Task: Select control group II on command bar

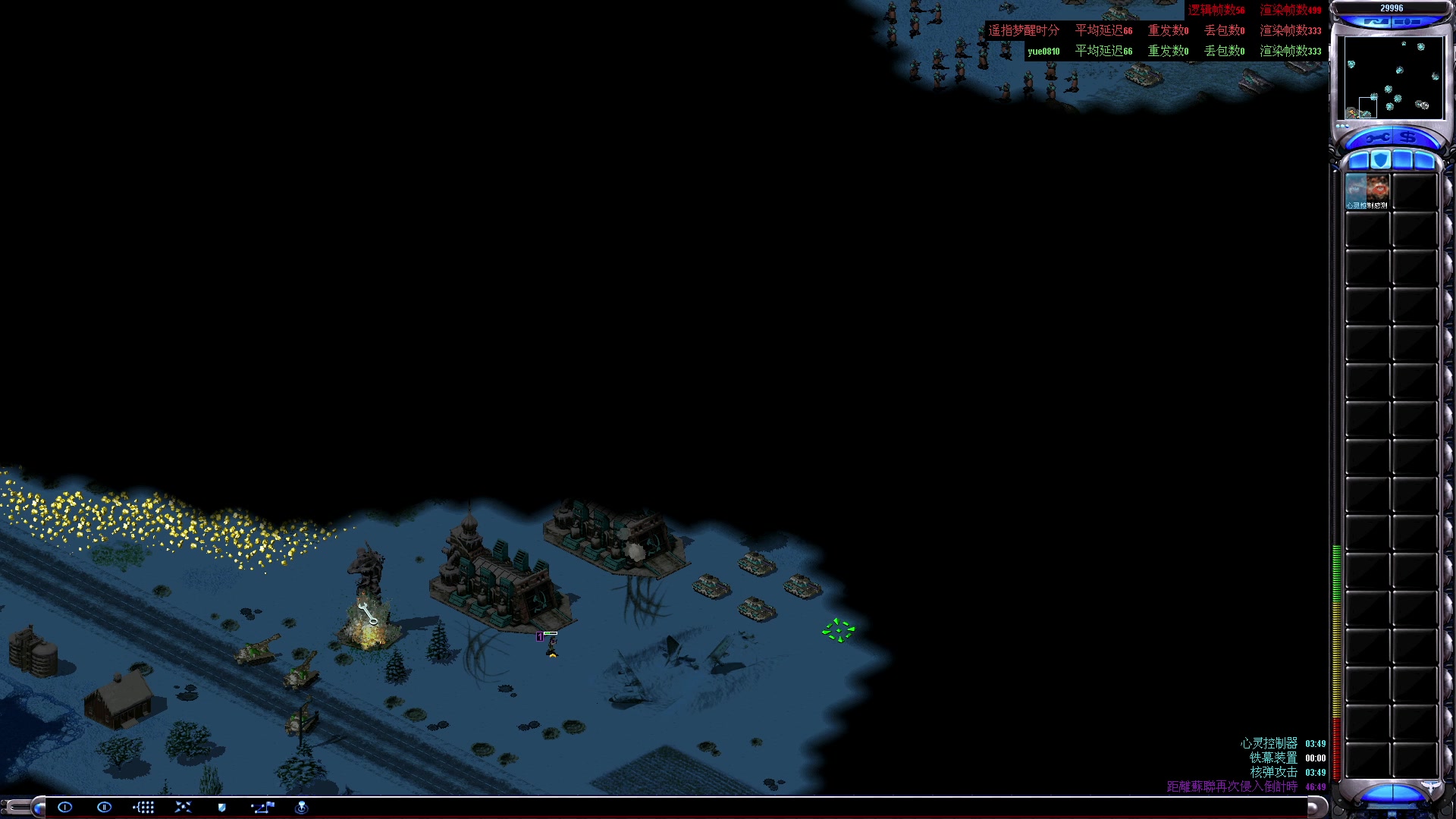Action: tap(105, 807)
